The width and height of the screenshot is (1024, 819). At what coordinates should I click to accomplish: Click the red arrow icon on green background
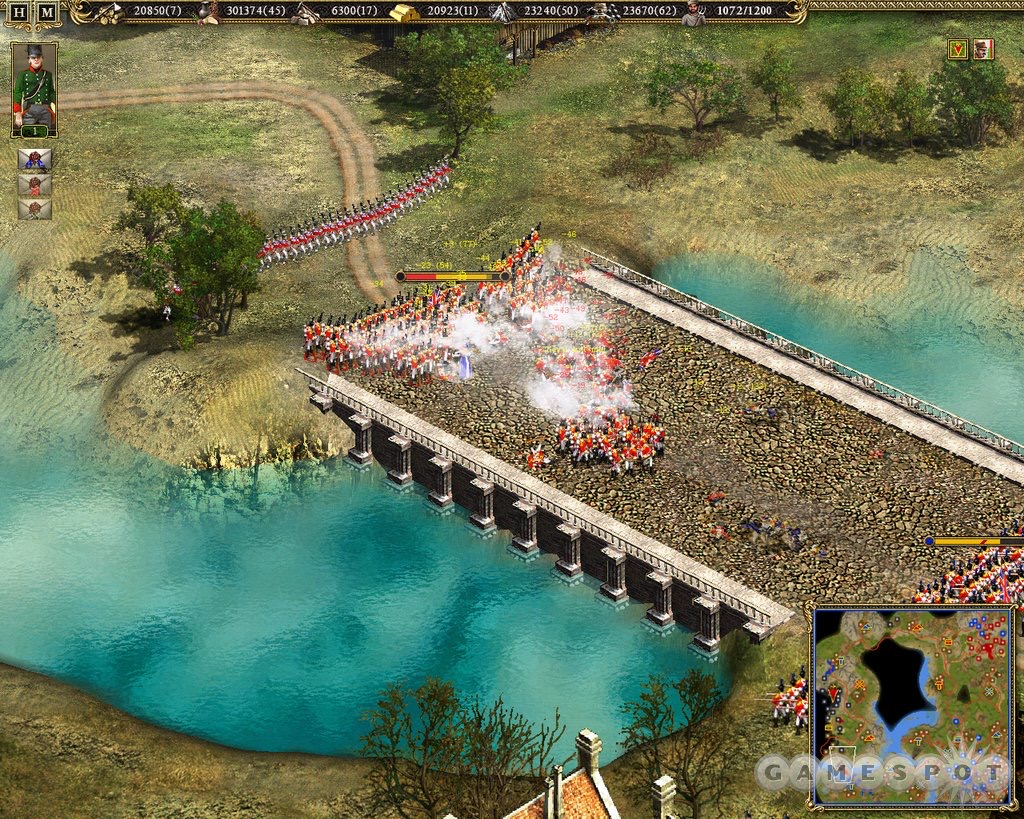click(x=957, y=49)
